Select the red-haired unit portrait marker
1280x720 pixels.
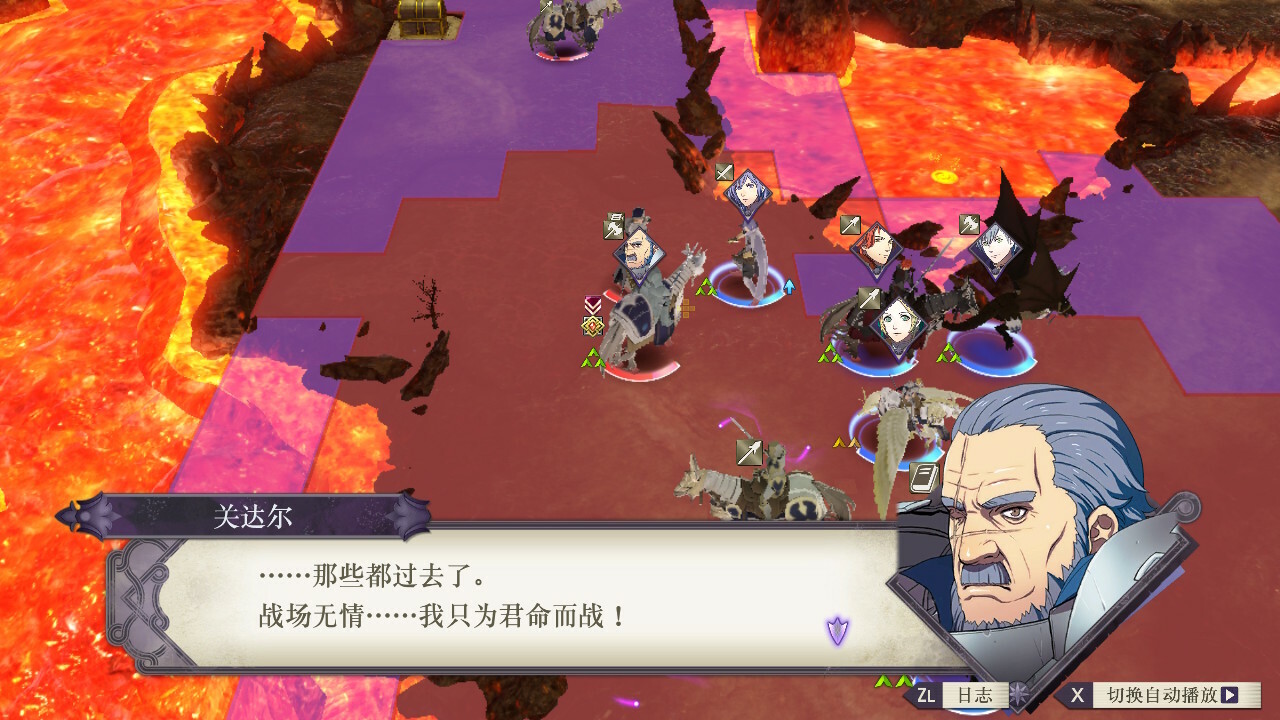(876, 250)
